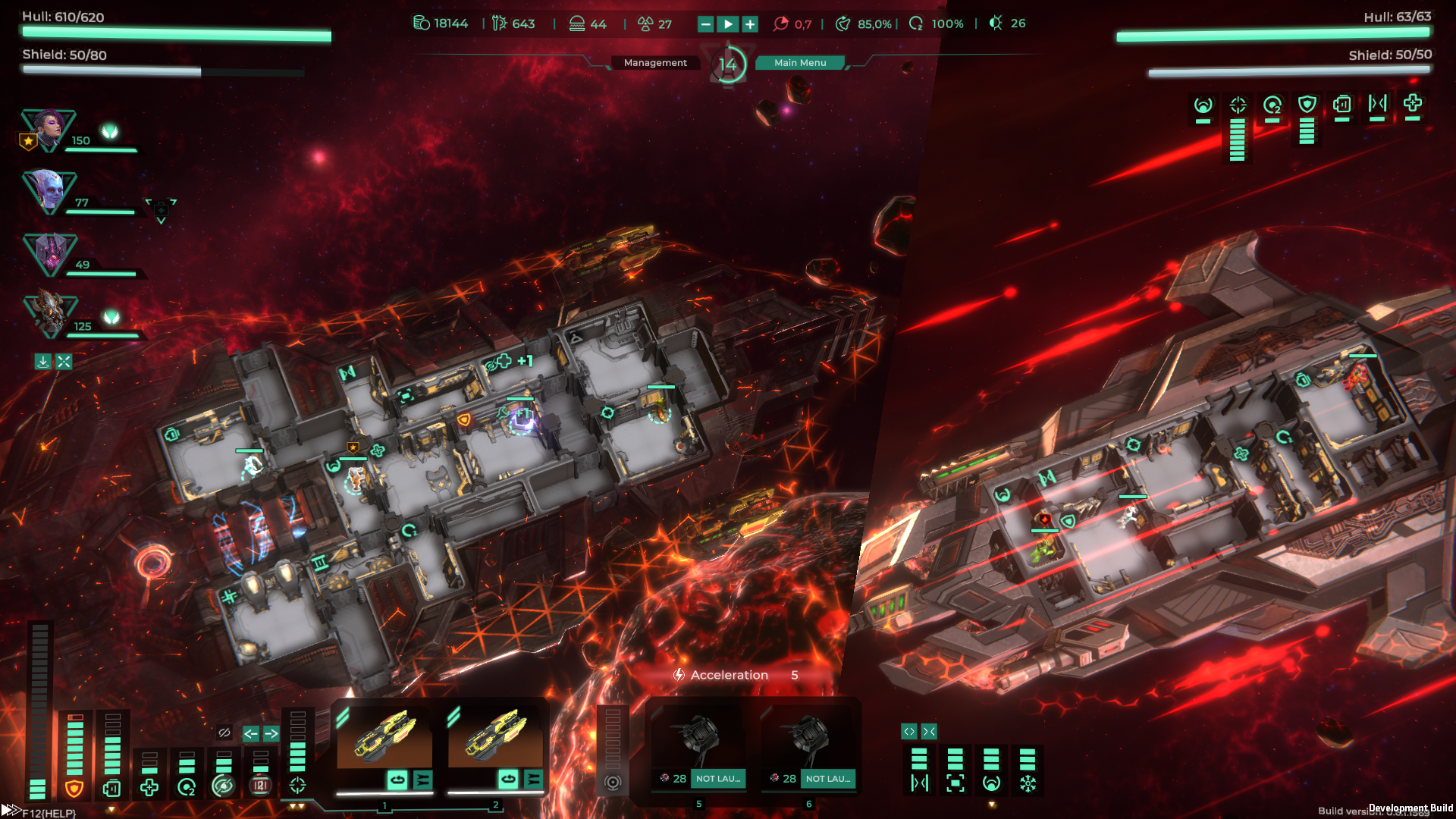This screenshot has height=819, width=1456.
Task: Select the purple-haired captain crew portrait
Action: point(48,129)
